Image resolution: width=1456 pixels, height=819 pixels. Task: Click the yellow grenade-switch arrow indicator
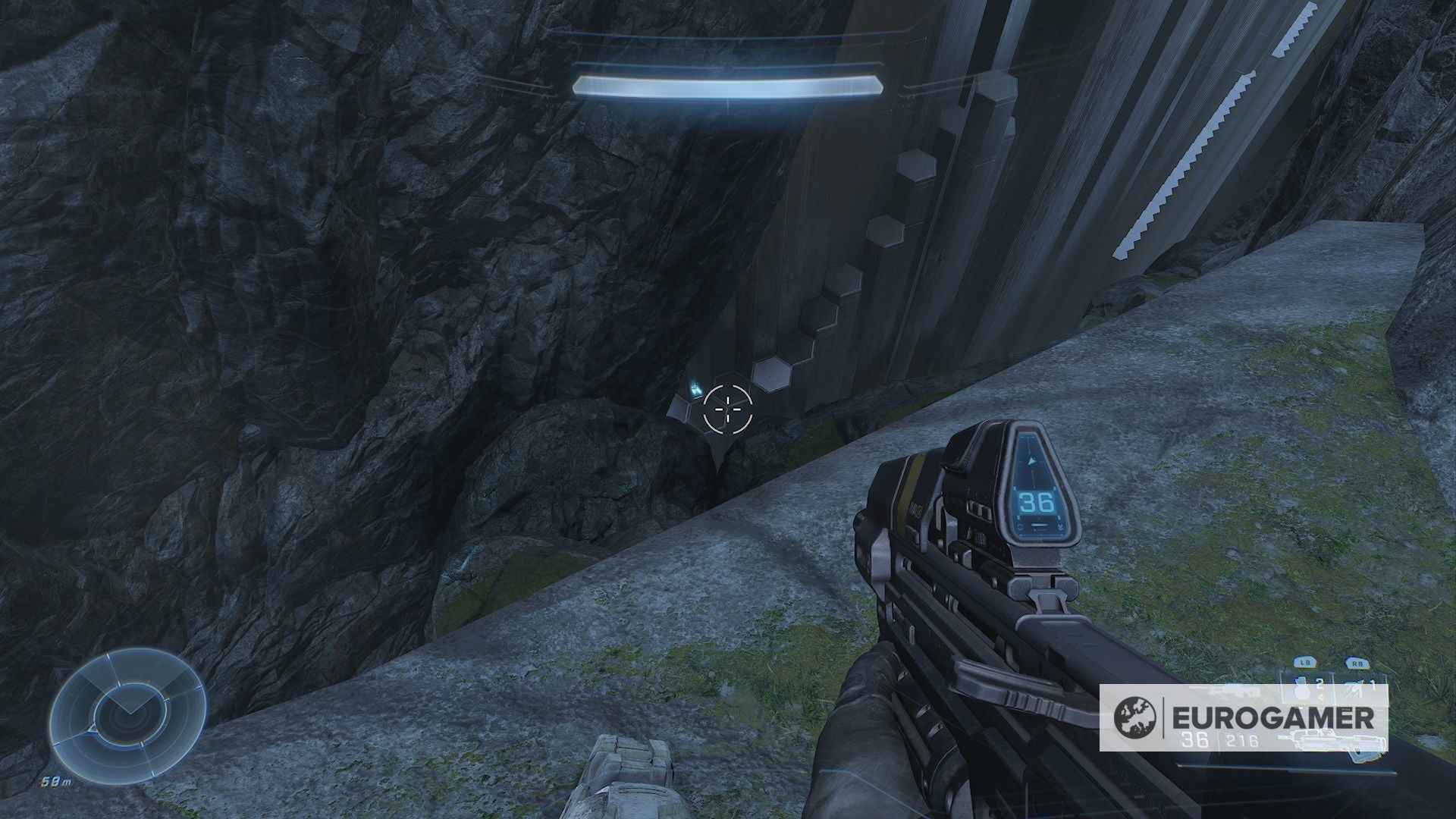point(1320,697)
